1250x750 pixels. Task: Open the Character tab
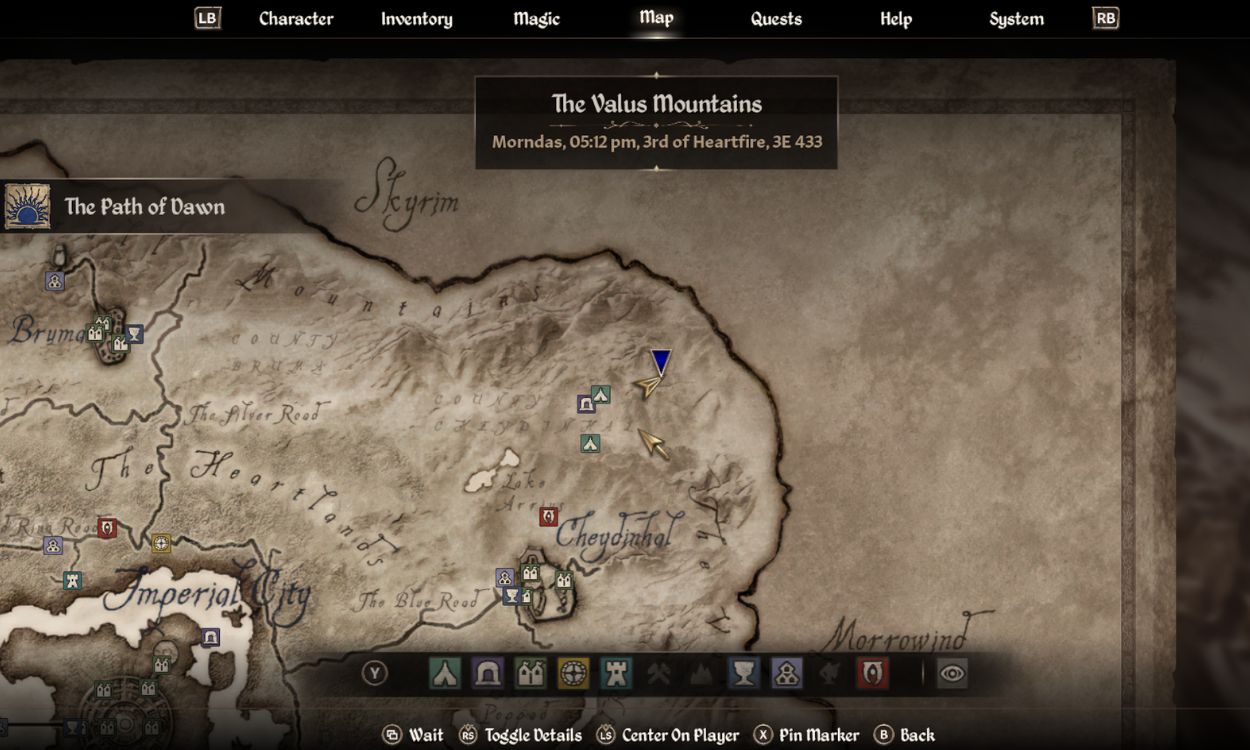pos(295,19)
